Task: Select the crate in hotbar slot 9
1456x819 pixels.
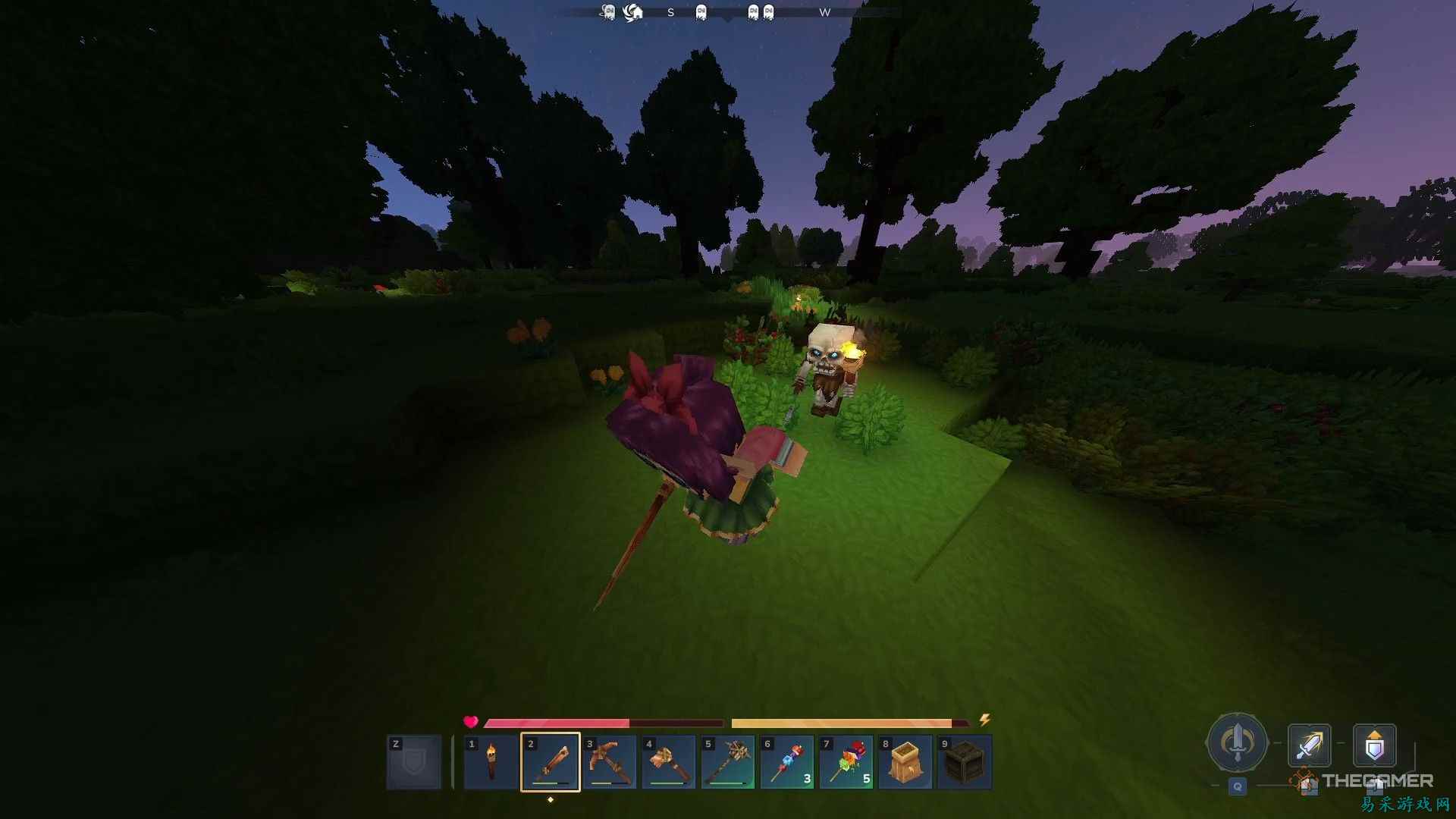Action: (x=965, y=762)
